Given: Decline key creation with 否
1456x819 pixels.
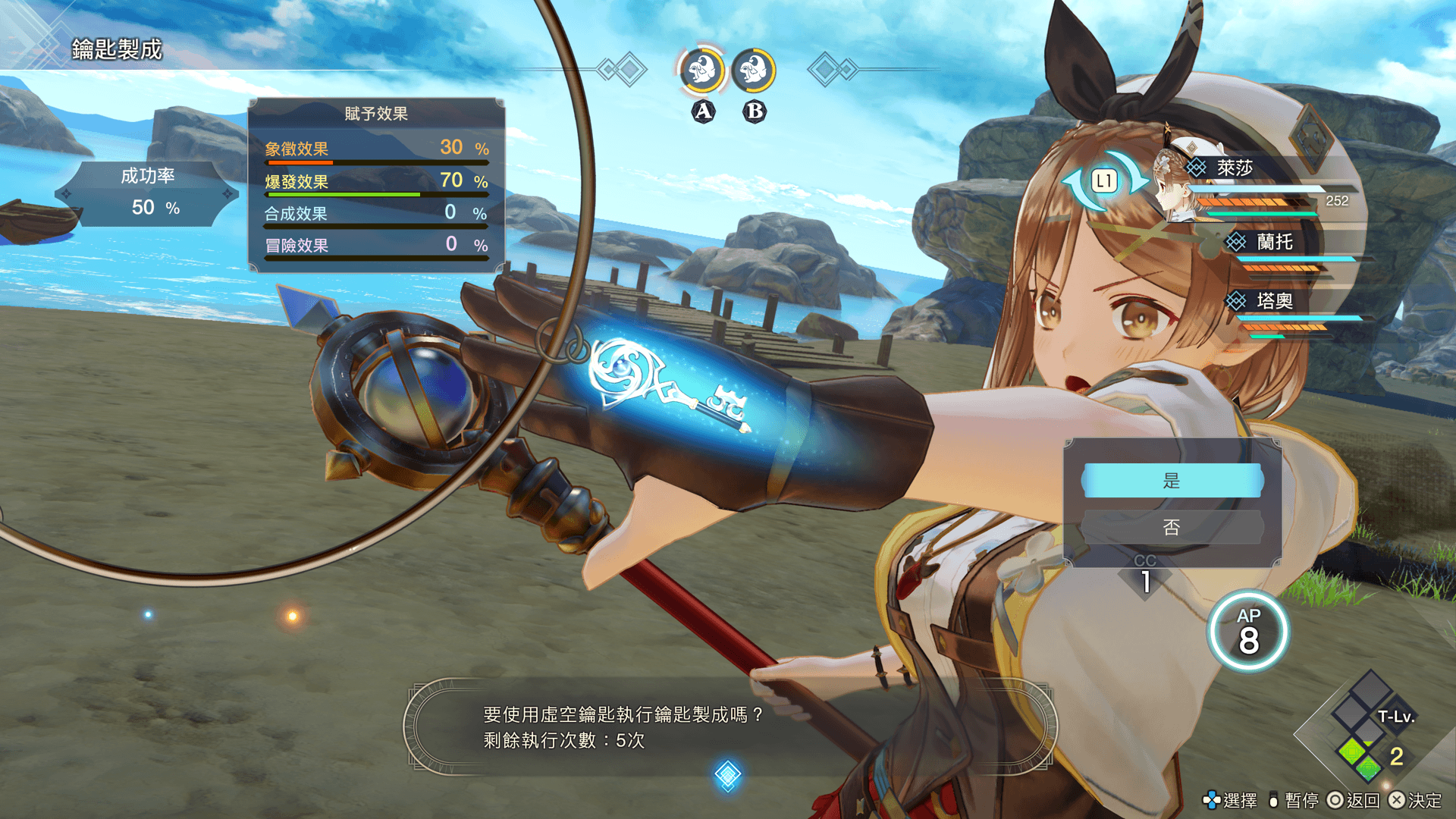Looking at the screenshot, I should click(1172, 527).
